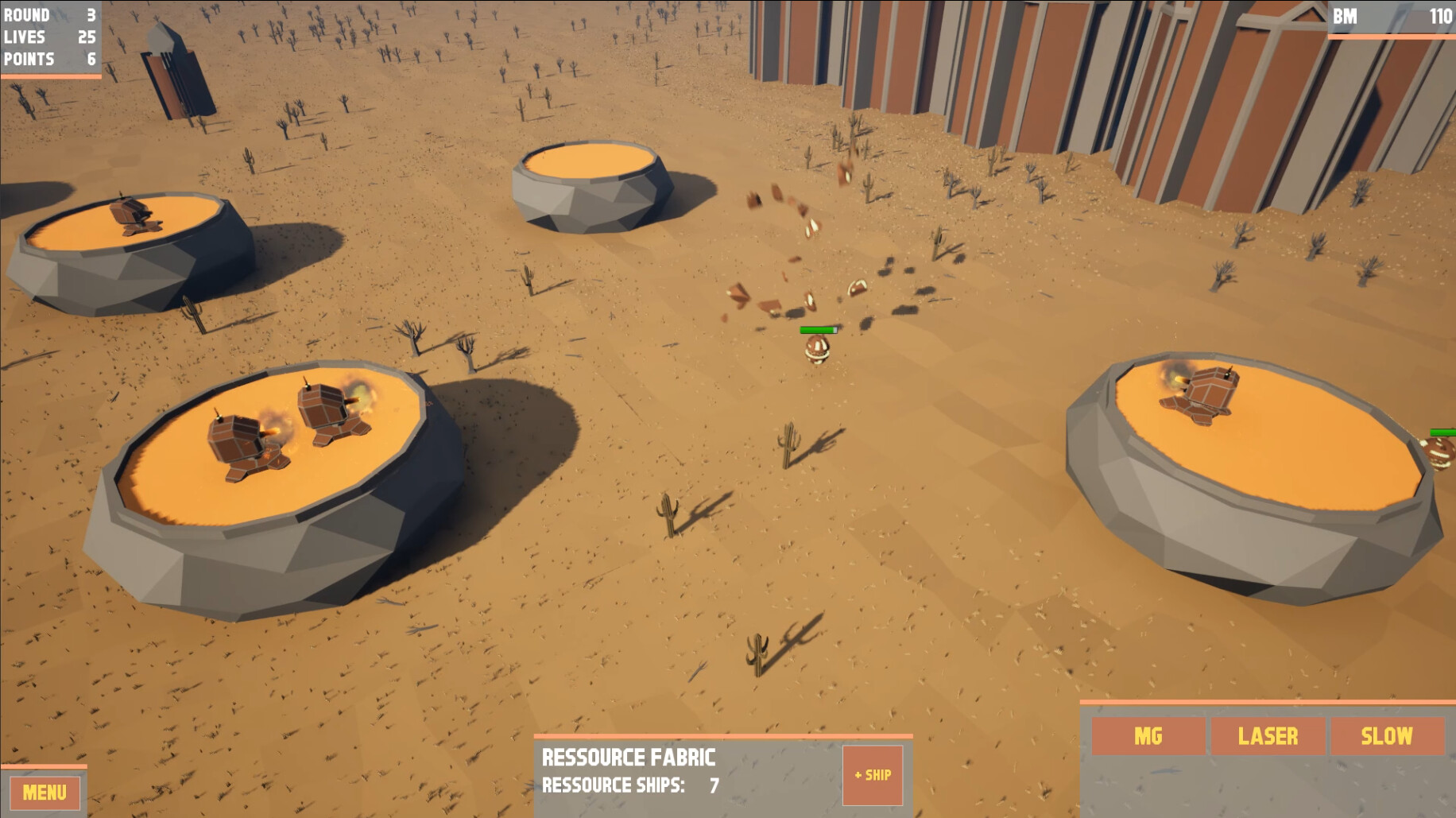Select the SLOW turret build option
The height and width of the screenshot is (818, 1456).
(1386, 737)
